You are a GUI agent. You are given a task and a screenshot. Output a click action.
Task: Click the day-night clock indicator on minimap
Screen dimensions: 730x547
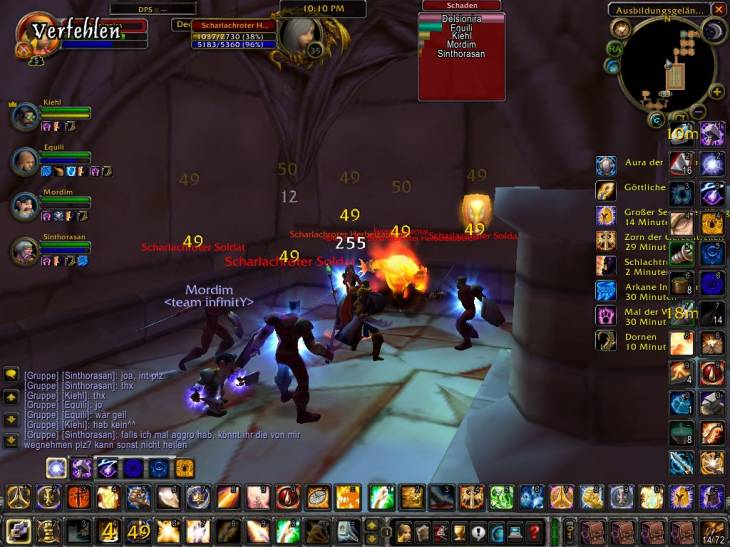(x=715, y=31)
